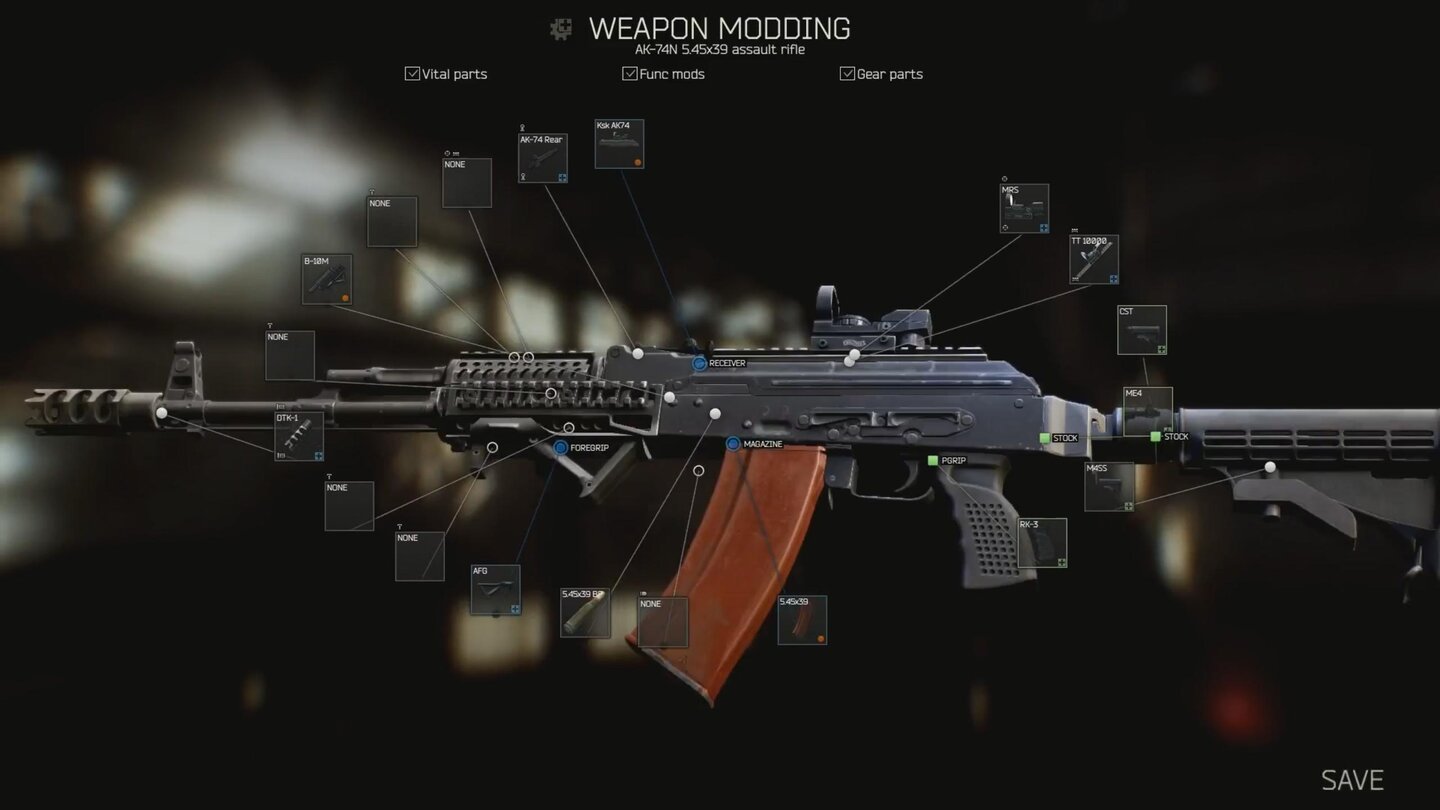Select the M4SS stock mod slot

pos(1110,487)
